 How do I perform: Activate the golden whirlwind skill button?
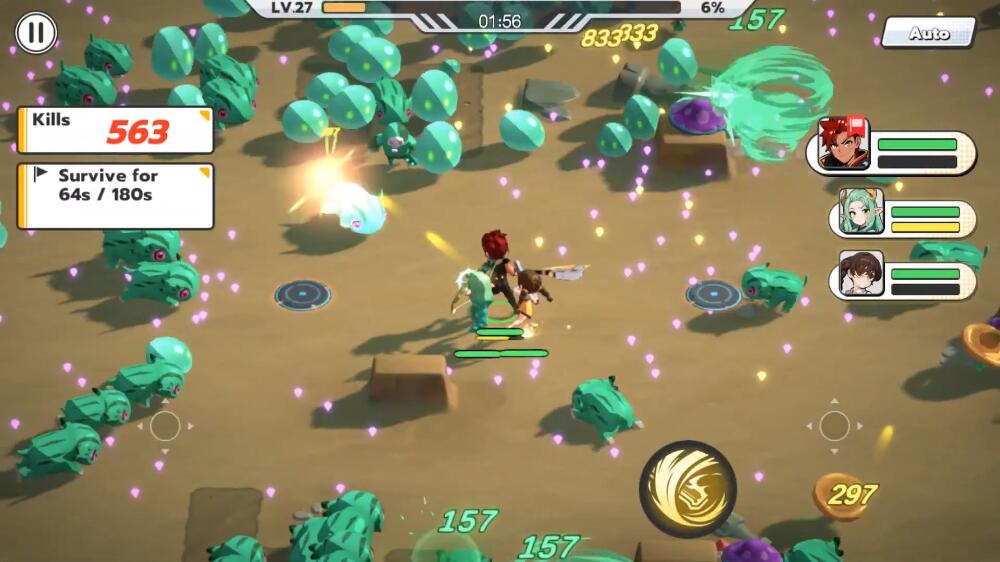(x=687, y=489)
